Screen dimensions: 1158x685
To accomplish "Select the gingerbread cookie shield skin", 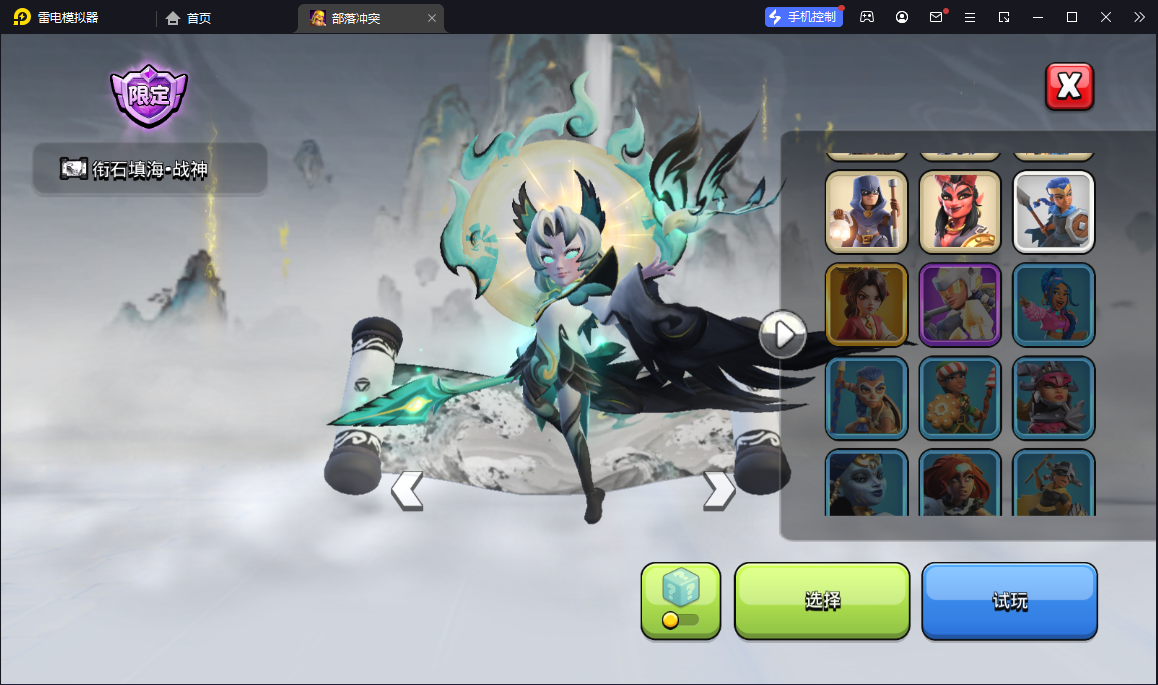I will click(x=959, y=398).
